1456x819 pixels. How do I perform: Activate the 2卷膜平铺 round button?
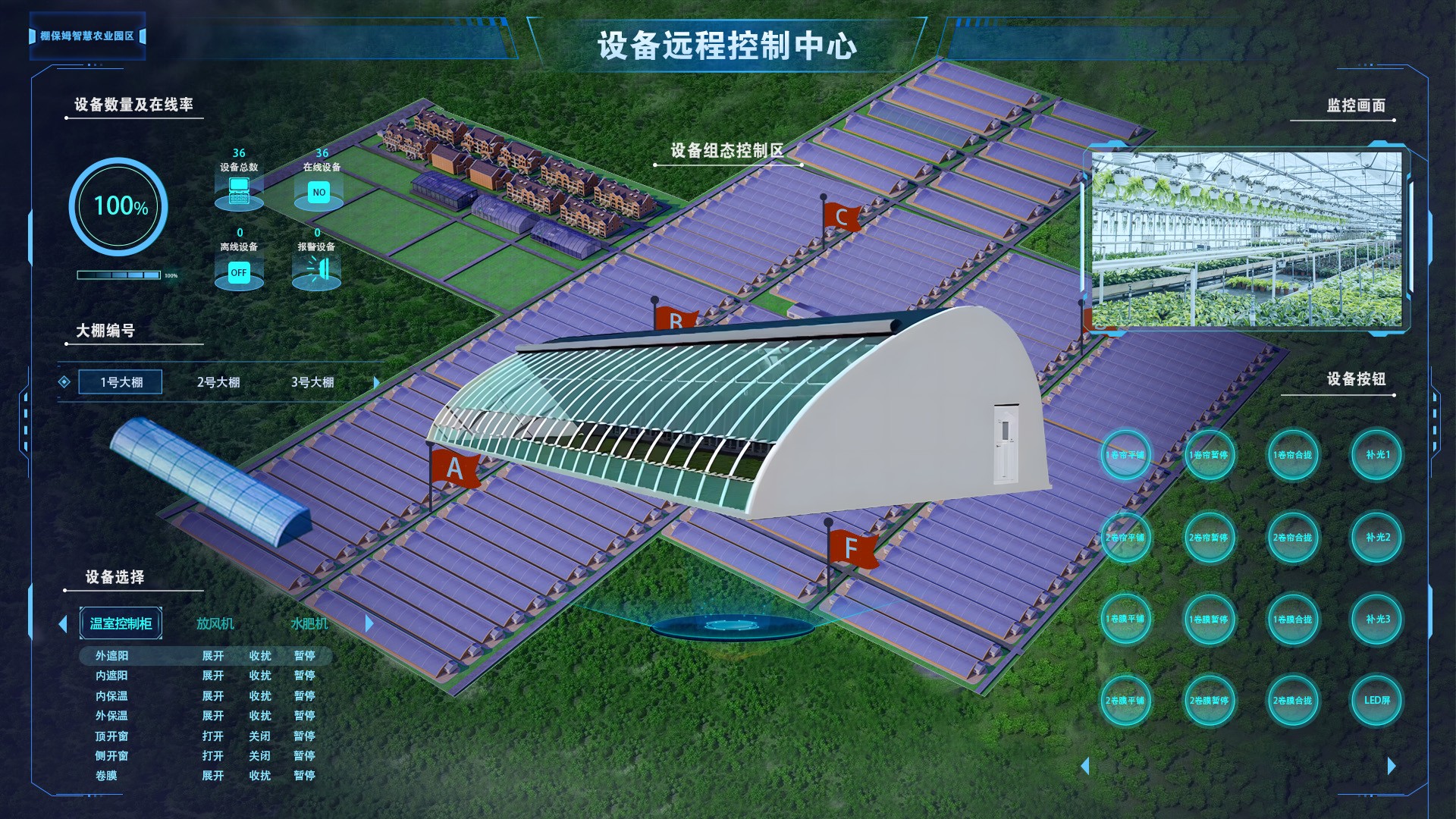[1125, 701]
